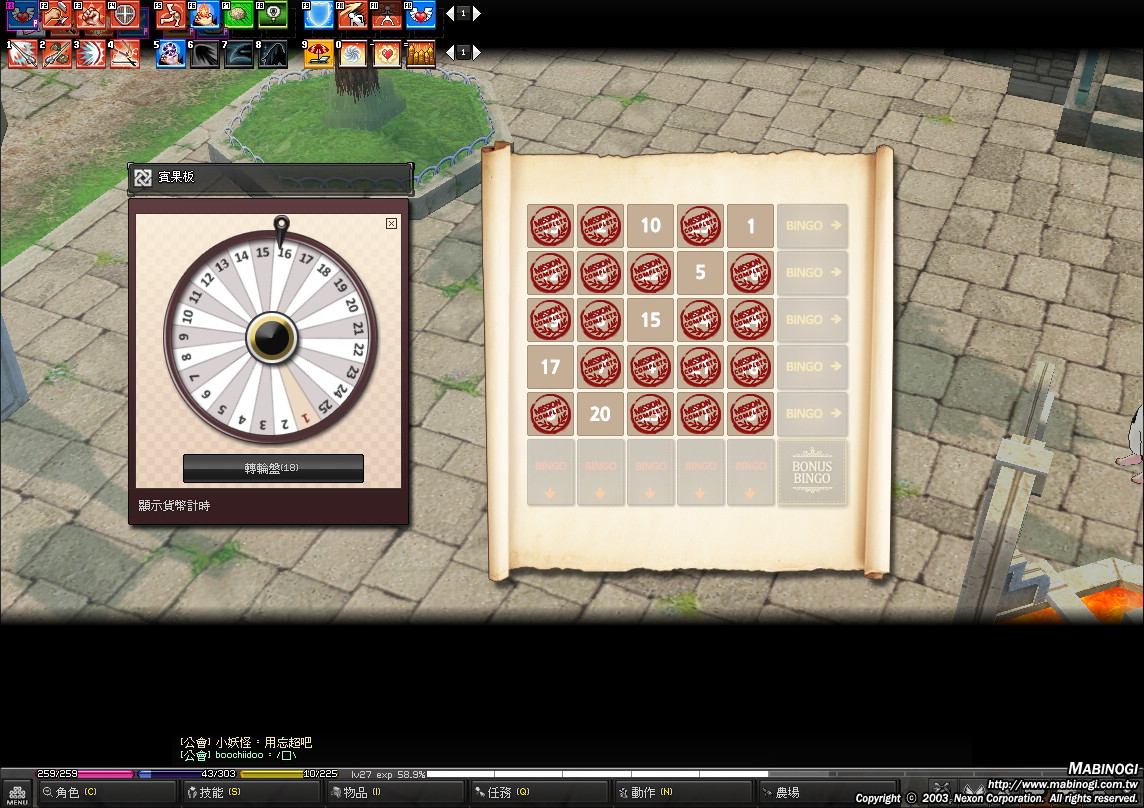1144x808 pixels.
Task: Choose the number 20 bingo tile
Action: coord(600,414)
